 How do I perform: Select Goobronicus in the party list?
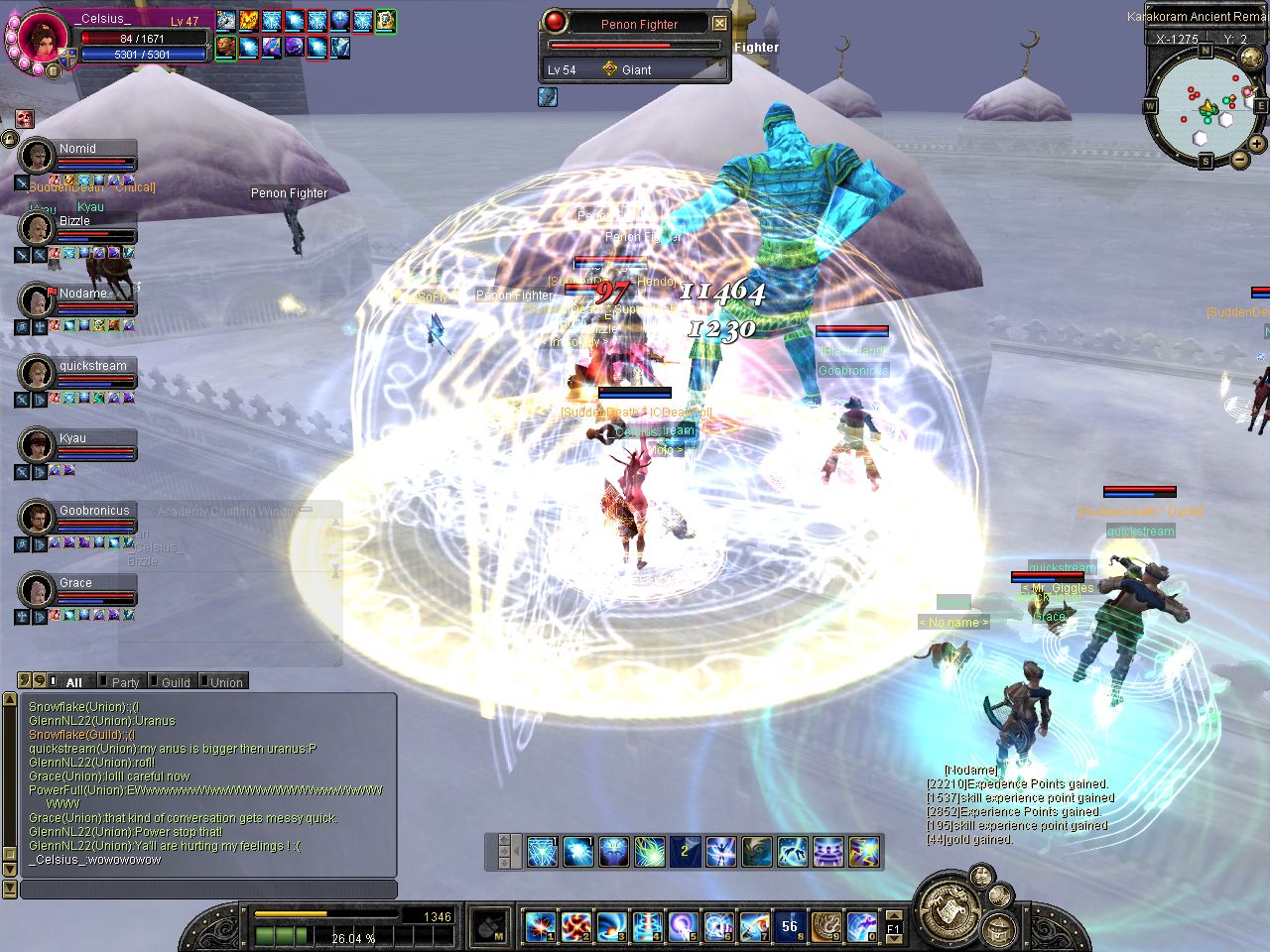(x=37, y=518)
